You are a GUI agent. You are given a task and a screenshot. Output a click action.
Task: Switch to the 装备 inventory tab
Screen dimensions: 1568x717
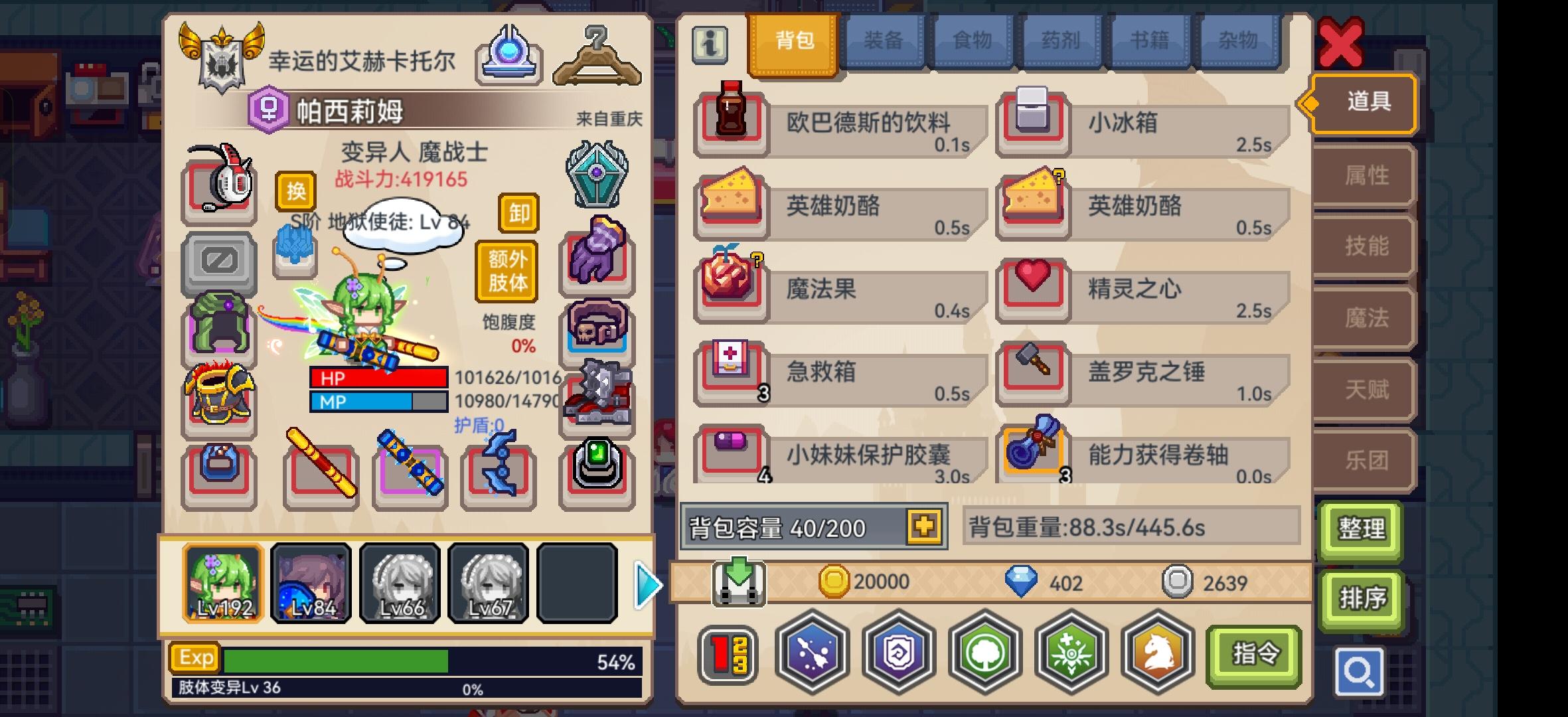(x=885, y=40)
